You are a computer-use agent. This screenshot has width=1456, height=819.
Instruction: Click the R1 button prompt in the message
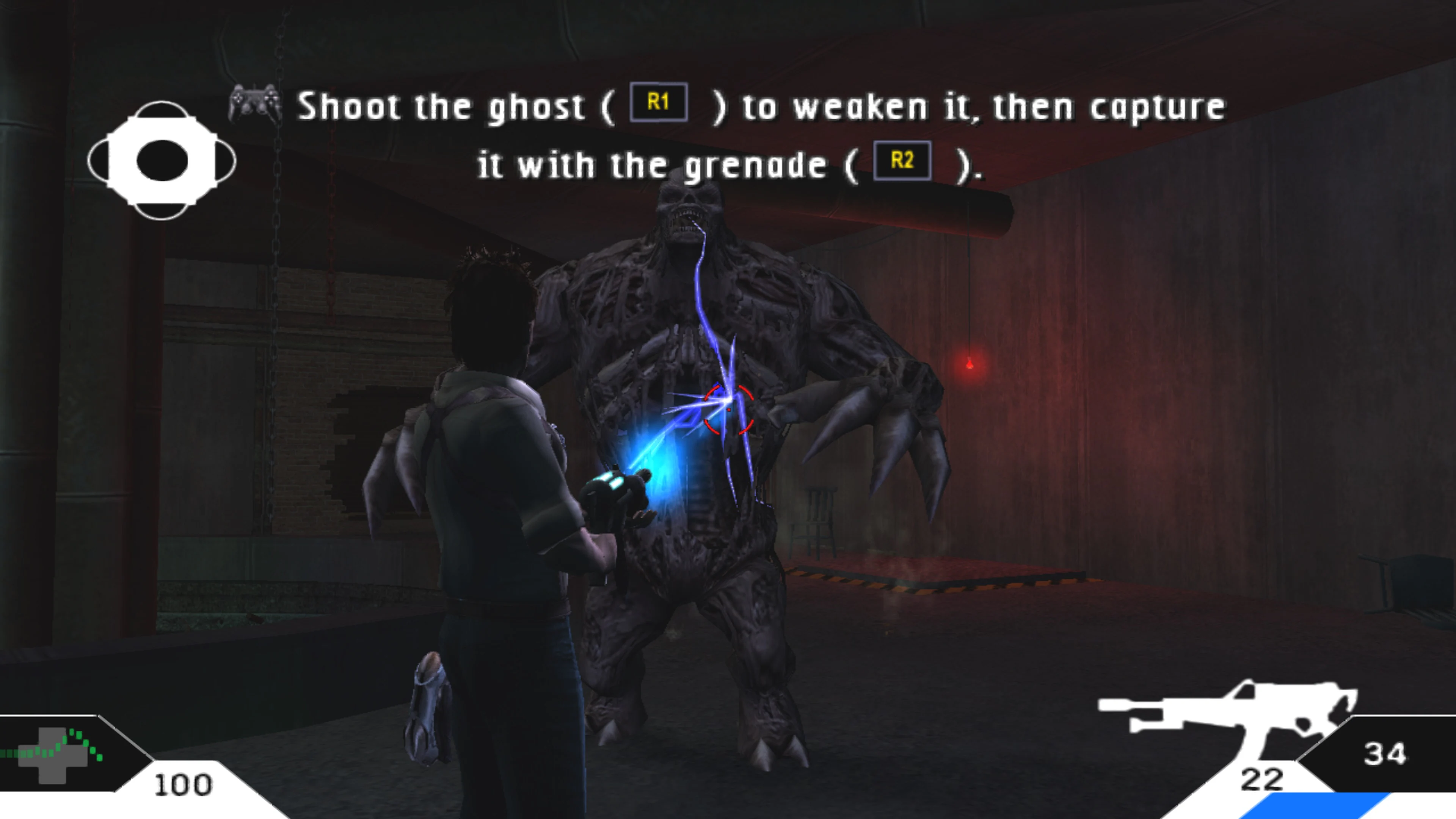point(660,104)
